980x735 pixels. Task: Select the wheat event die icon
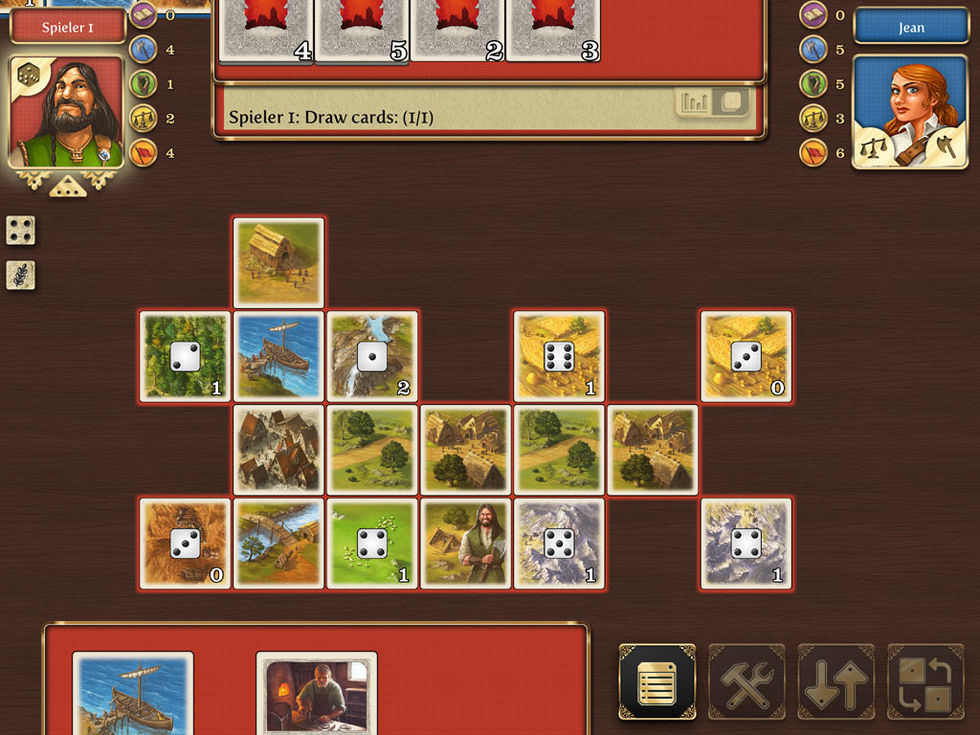[21, 275]
